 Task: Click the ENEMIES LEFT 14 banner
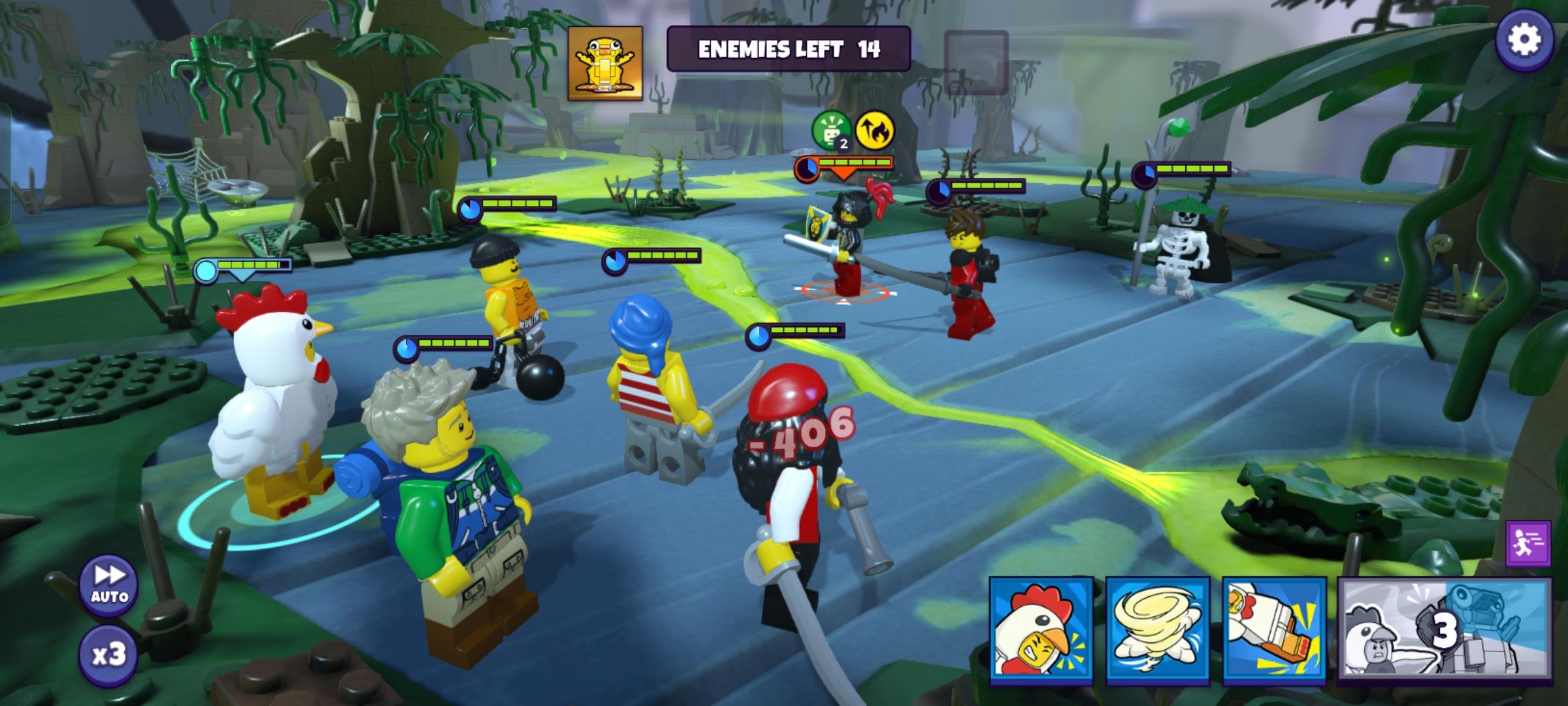pos(791,48)
